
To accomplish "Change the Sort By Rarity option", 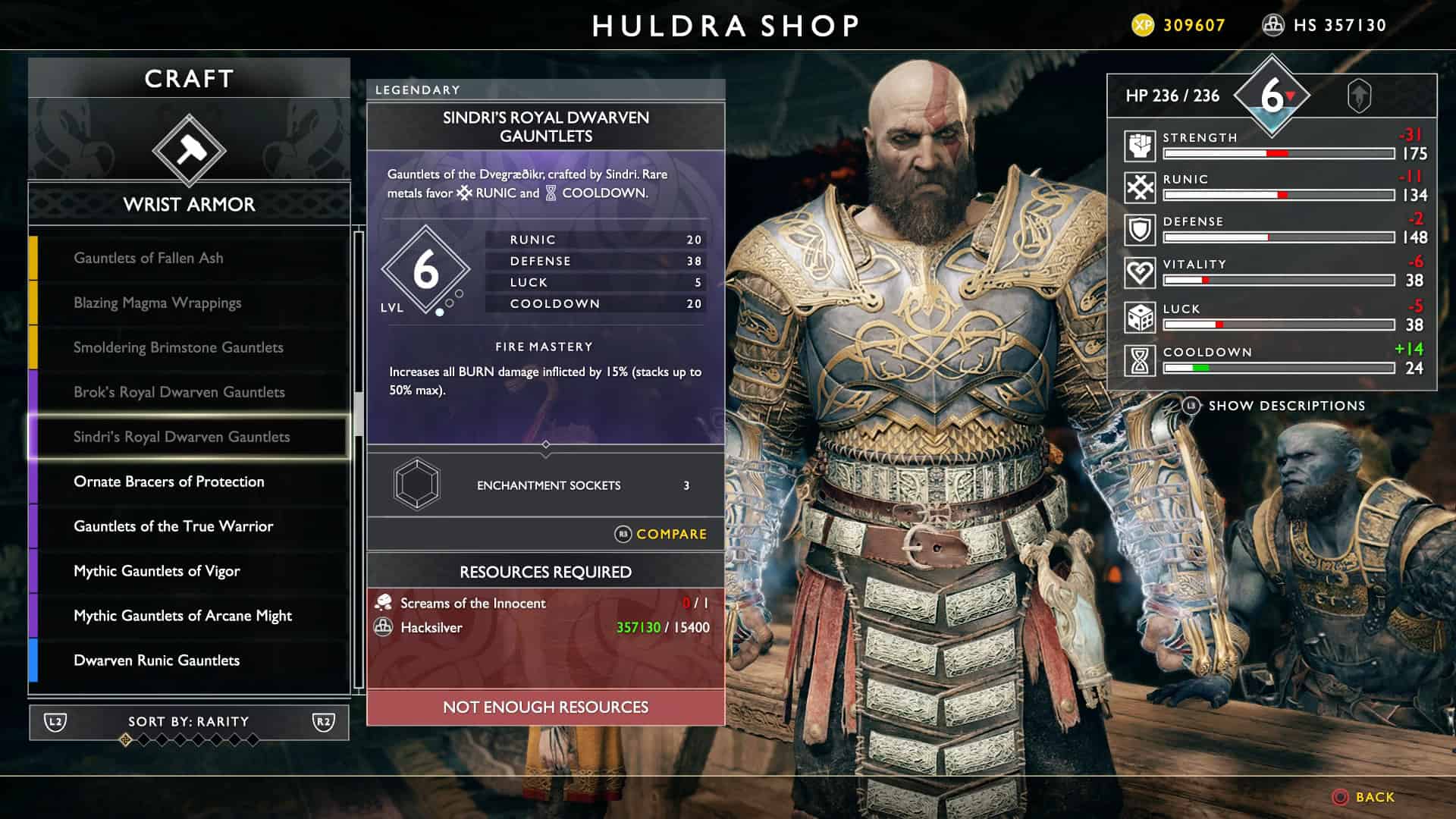I will (189, 722).
